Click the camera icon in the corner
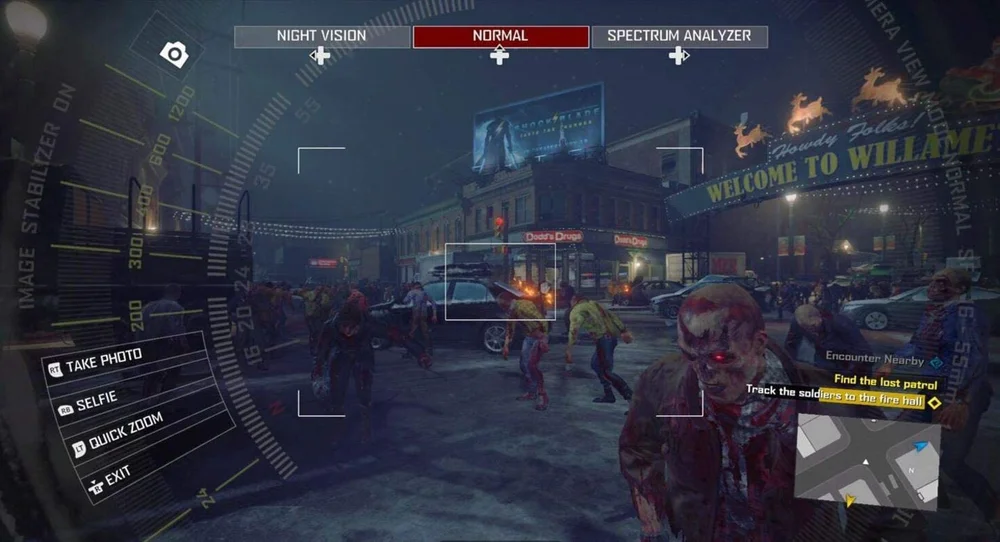The image size is (1000, 542). 175,55
